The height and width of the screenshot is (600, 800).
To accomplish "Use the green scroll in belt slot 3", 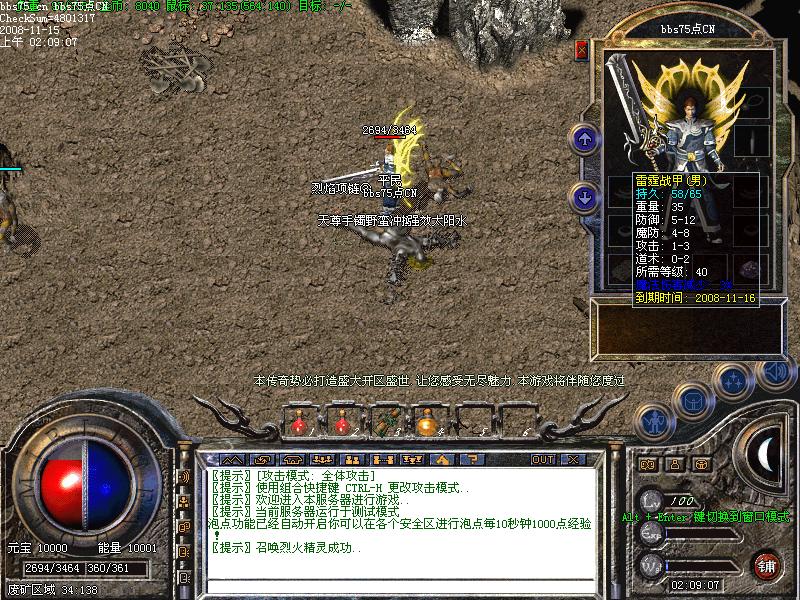I will click(x=385, y=424).
